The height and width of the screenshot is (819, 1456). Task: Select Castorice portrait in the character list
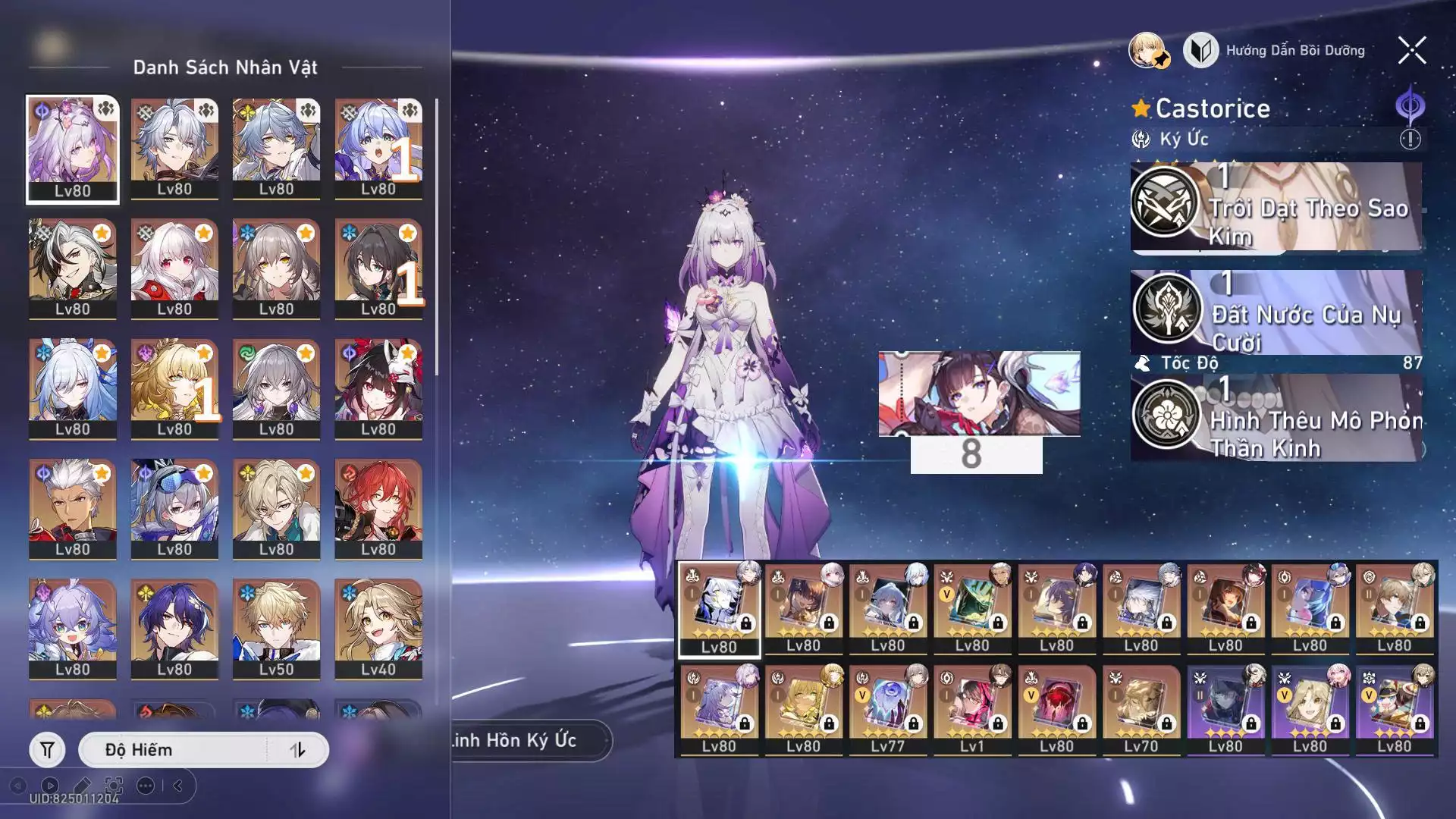[73, 149]
